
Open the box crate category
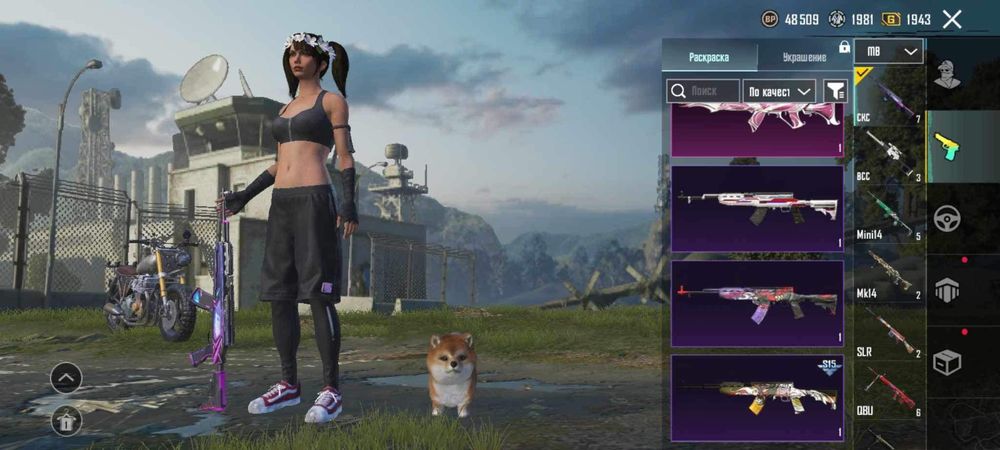coord(947,362)
